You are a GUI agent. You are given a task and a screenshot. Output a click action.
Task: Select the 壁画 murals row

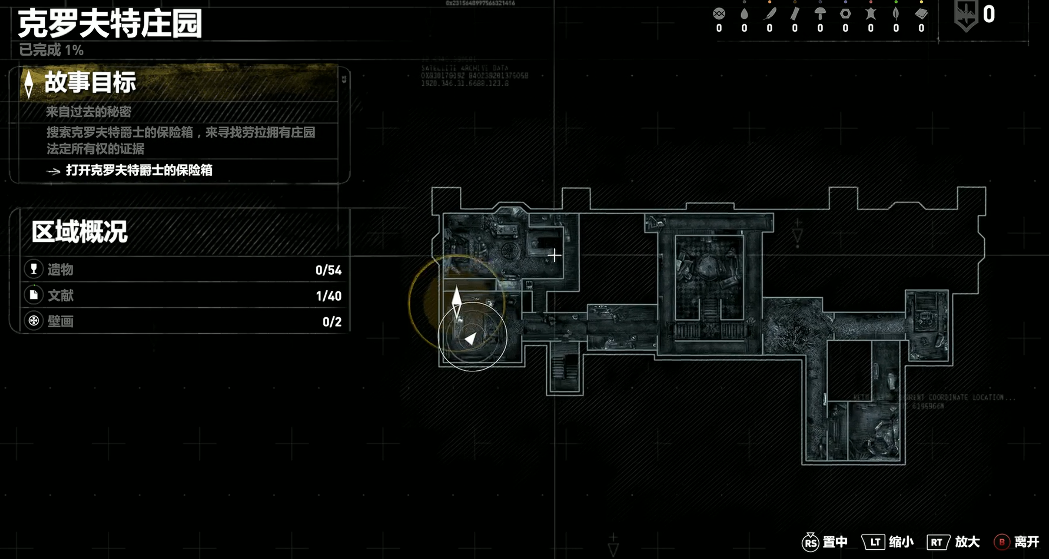coord(180,322)
